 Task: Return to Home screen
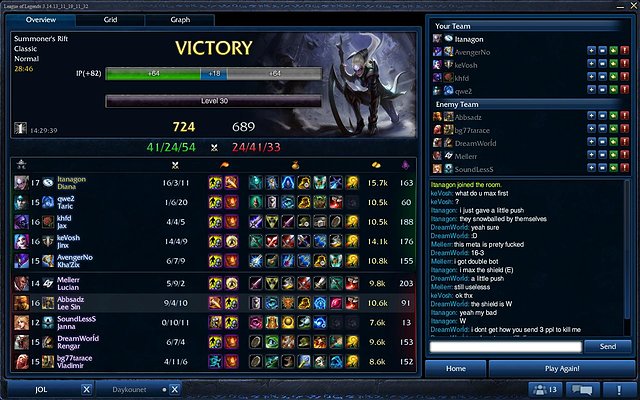[456, 369]
